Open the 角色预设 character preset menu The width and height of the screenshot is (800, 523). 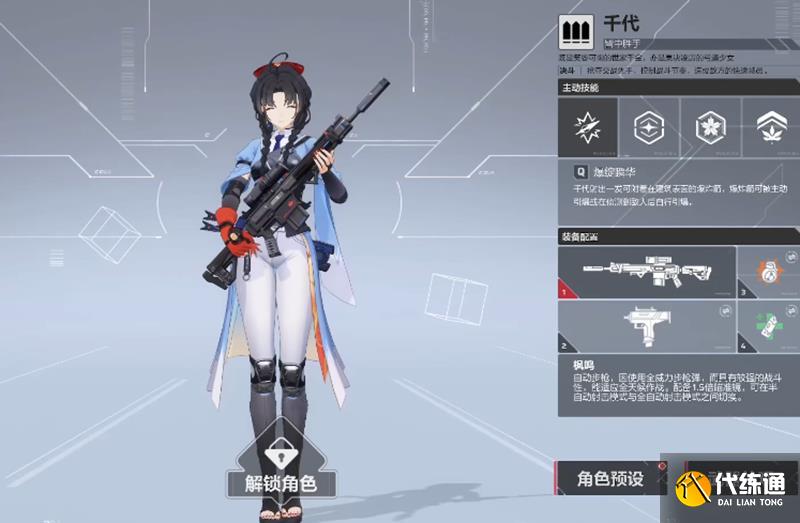click(610, 479)
